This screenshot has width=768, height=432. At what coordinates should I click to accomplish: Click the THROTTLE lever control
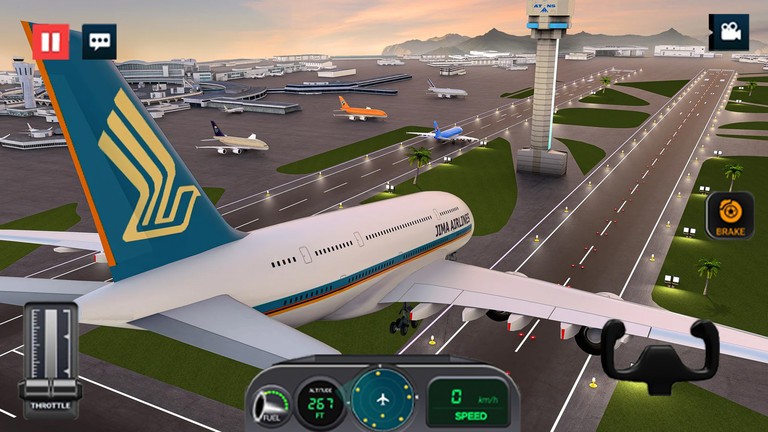click(50, 355)
